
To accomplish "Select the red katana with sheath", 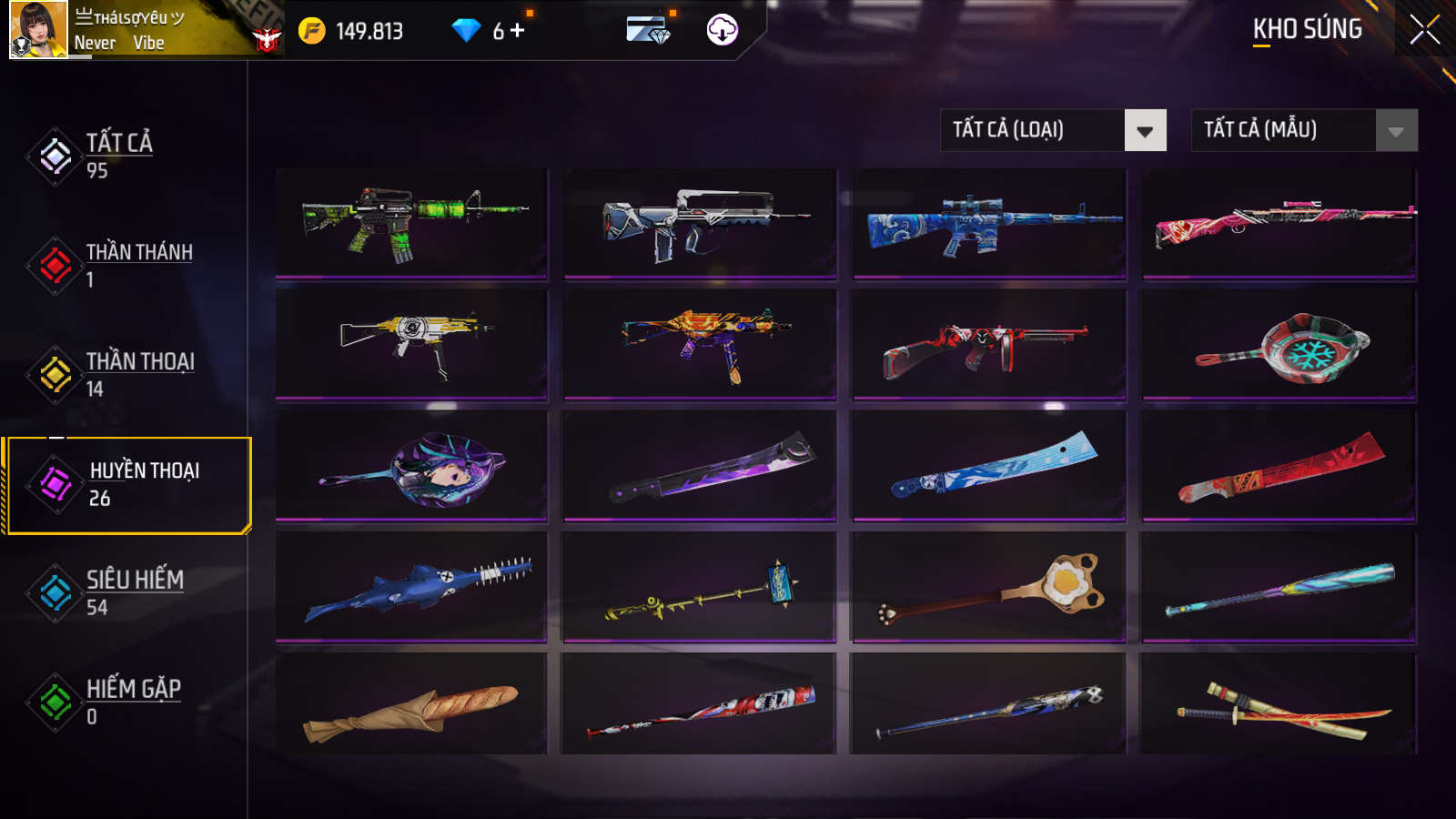I will coord(1279,706).
